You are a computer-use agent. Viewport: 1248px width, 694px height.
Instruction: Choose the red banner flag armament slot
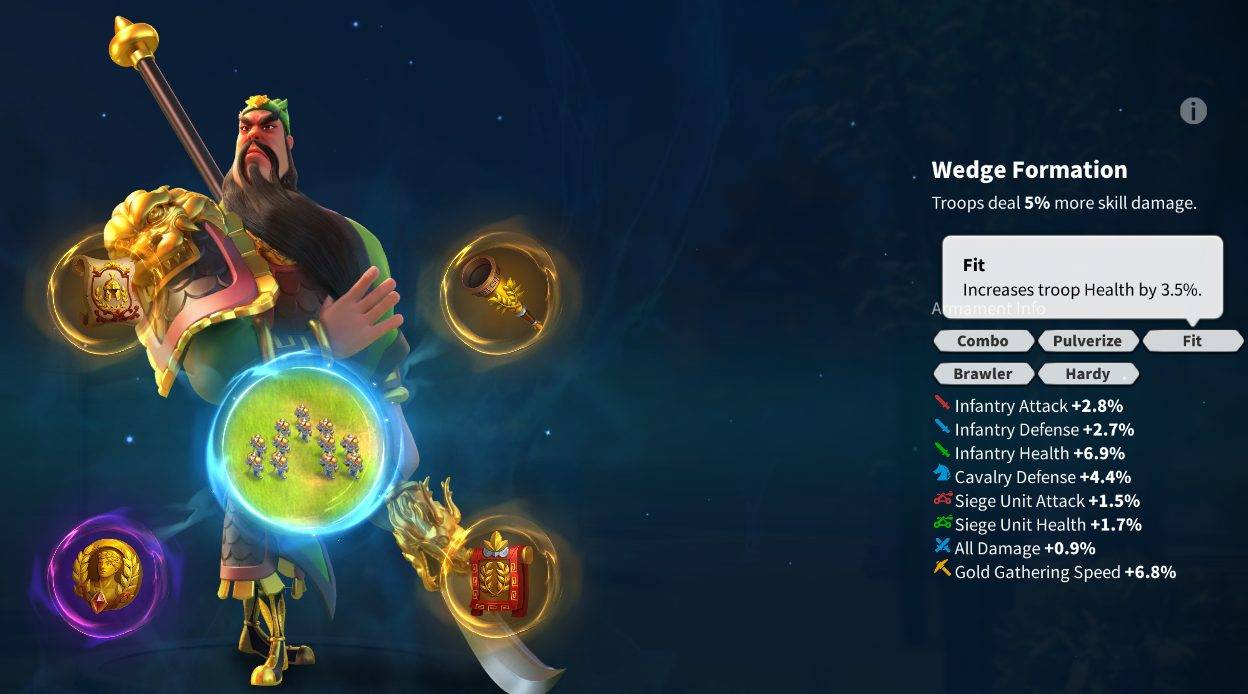pyautogui.click(x=500, y=576)
